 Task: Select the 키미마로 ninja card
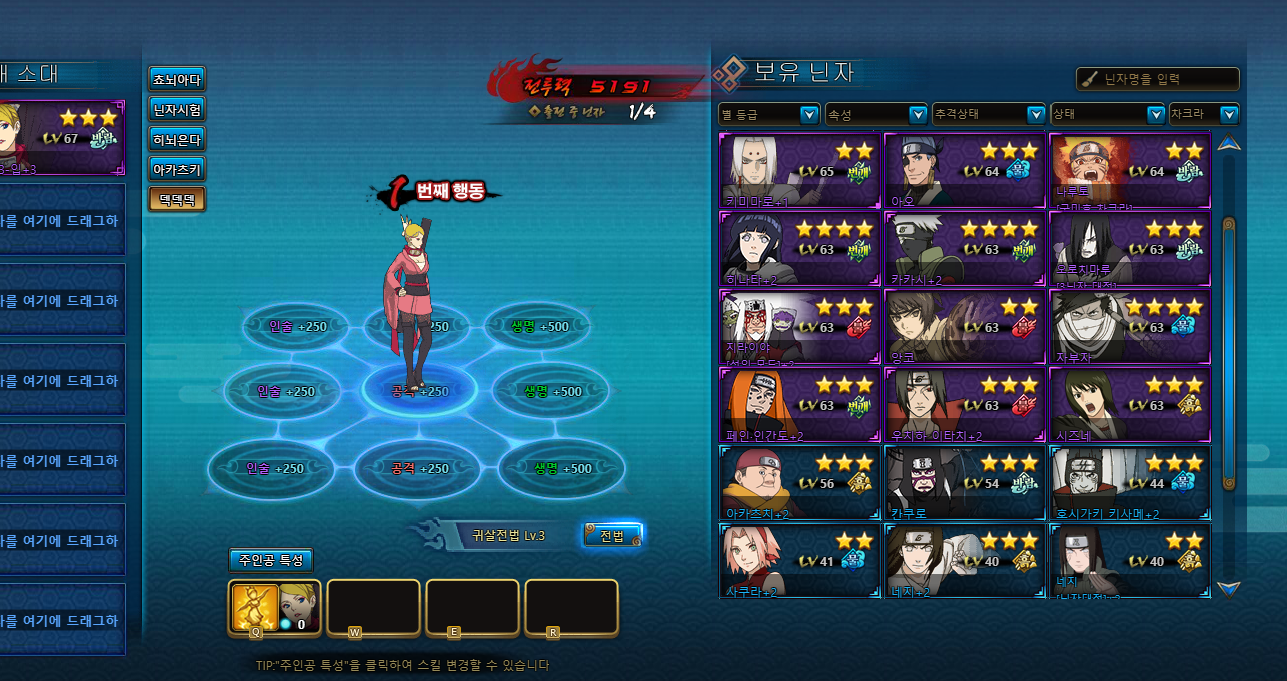pos(799,170)
